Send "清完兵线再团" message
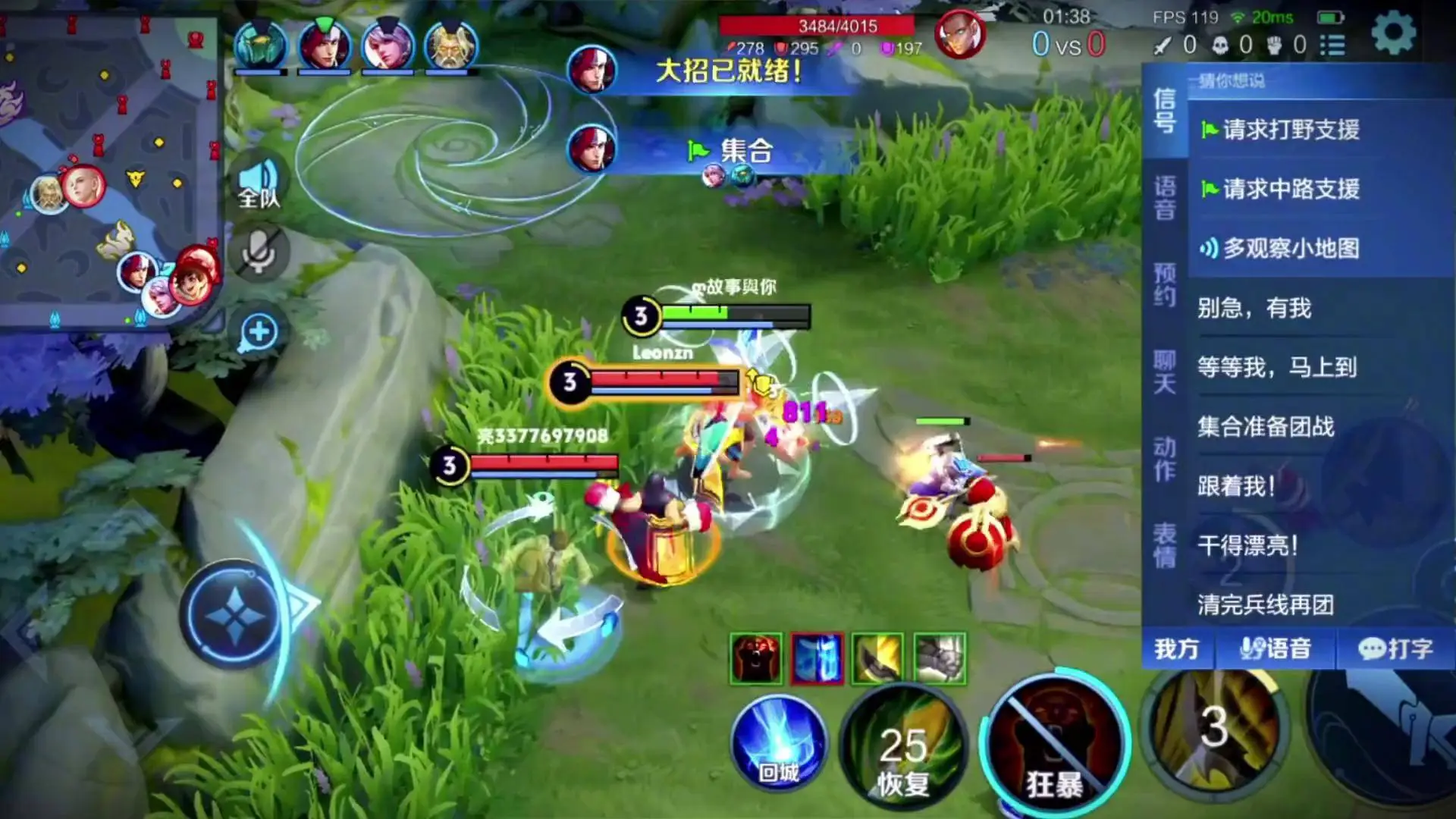This screenshot has height=819, width=1456. (1266, 604)
